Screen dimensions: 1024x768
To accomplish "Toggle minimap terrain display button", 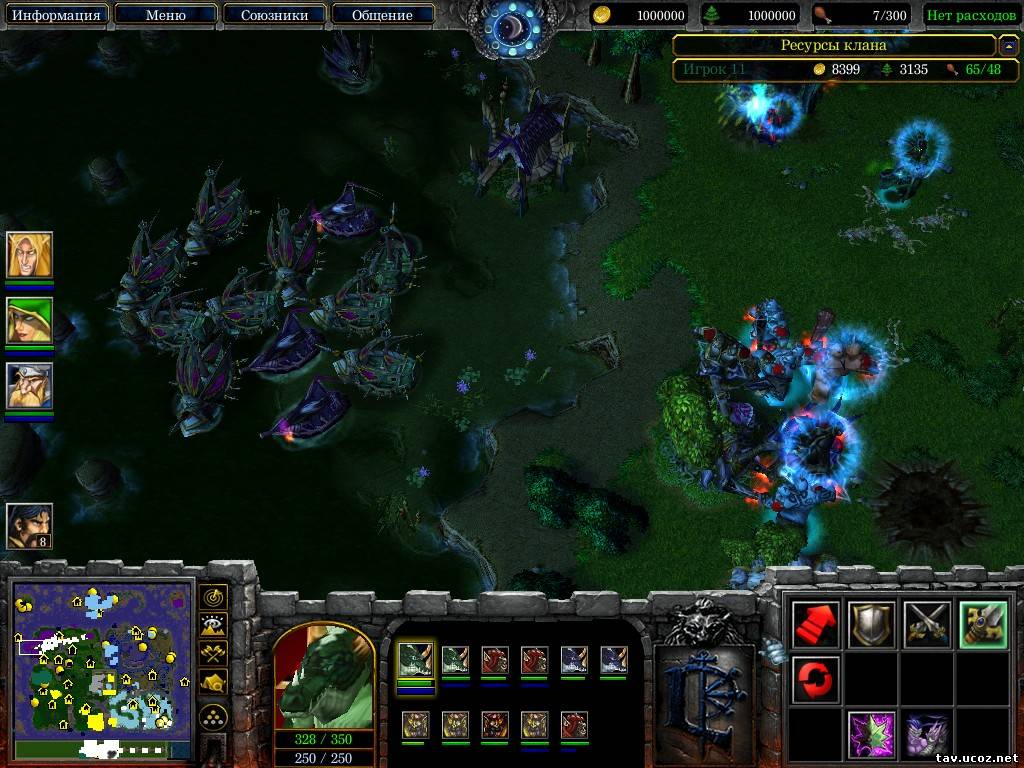I will [x=213, y=626].
